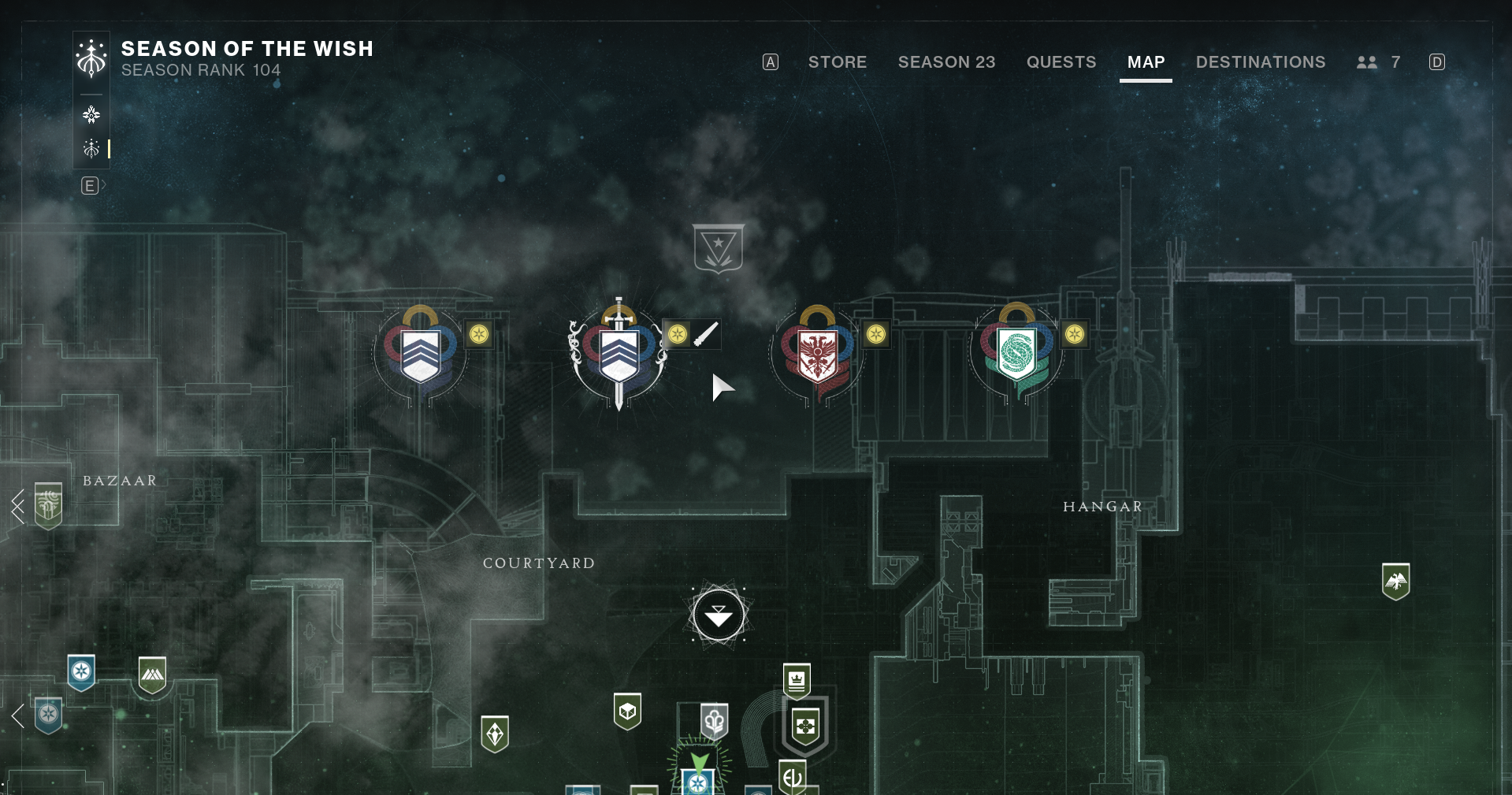Switch to the Destinations tab
The image size is (1512, 795).
1259,62
